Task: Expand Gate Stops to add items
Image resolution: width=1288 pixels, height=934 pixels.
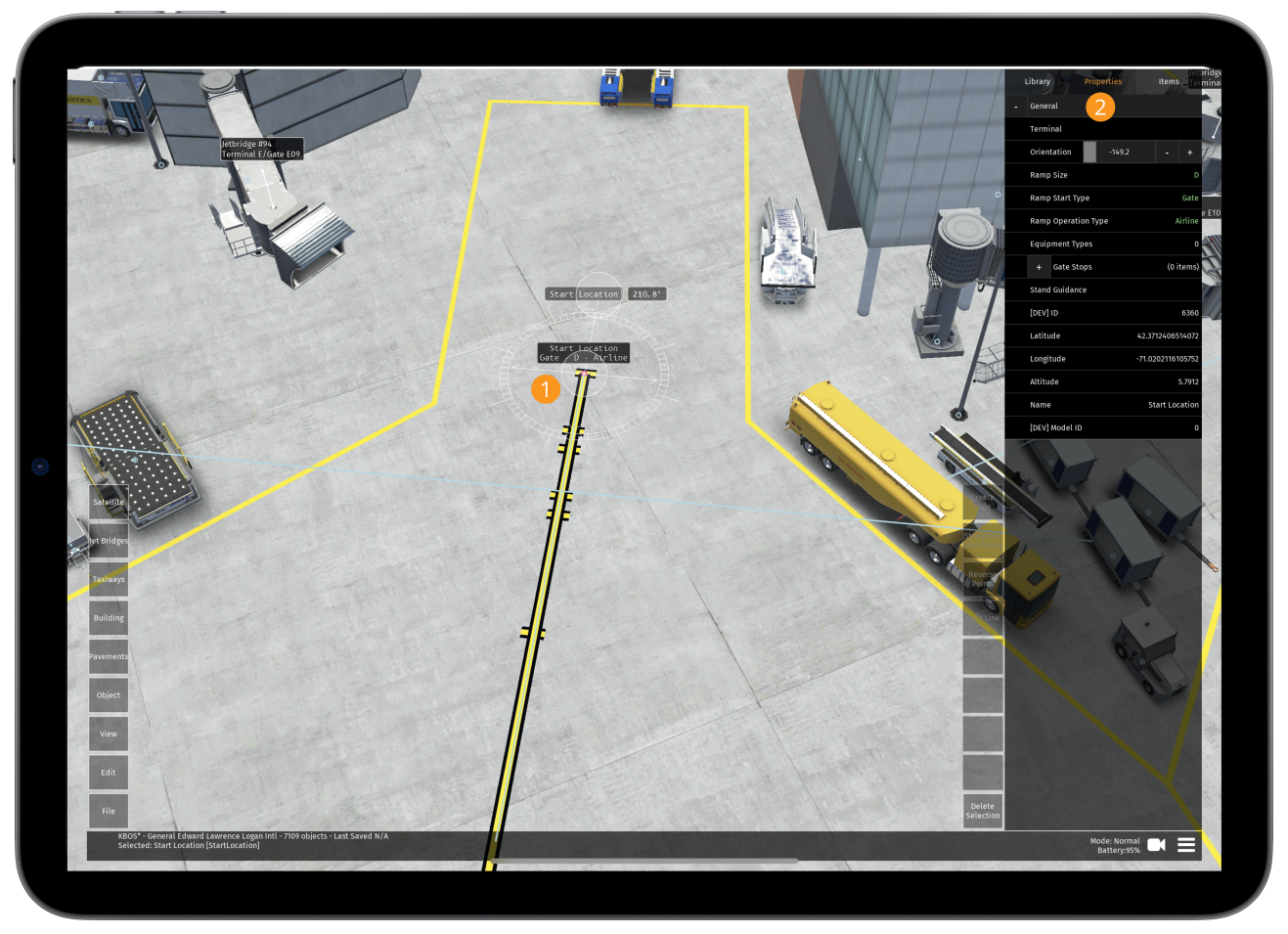Action: [1039, 266]
